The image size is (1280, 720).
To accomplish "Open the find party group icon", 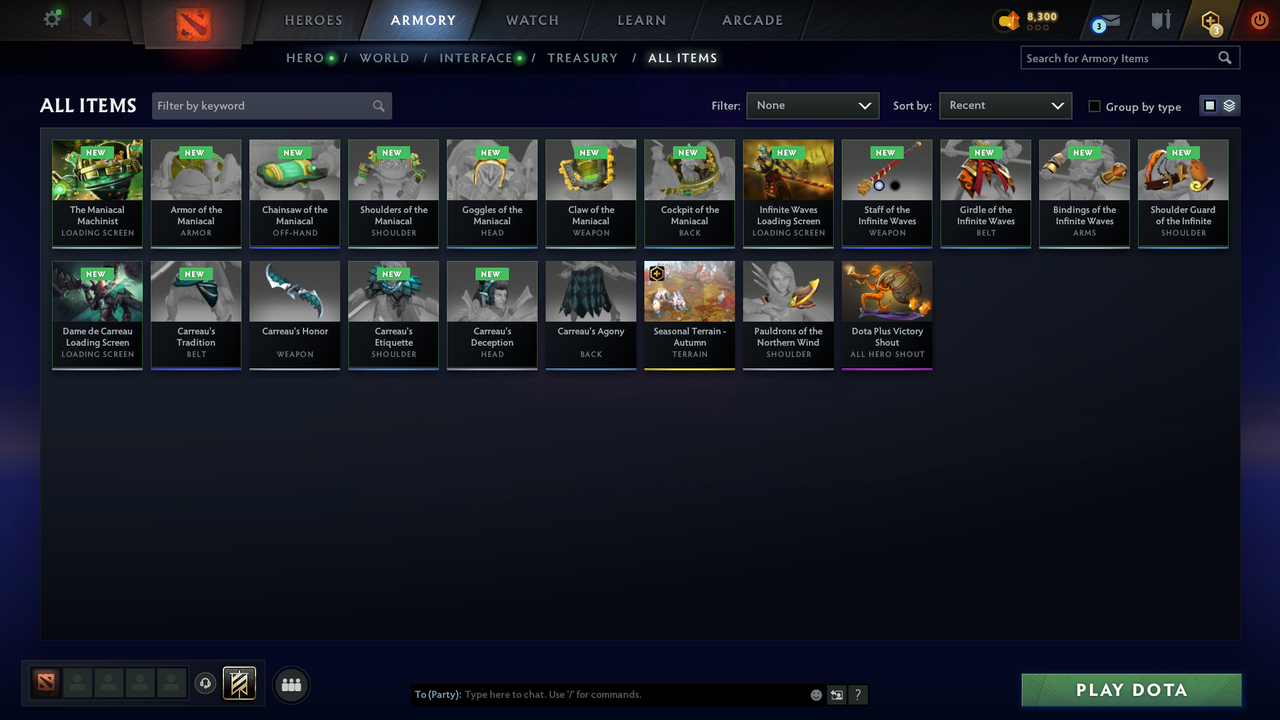I will [x=290, y=684].
